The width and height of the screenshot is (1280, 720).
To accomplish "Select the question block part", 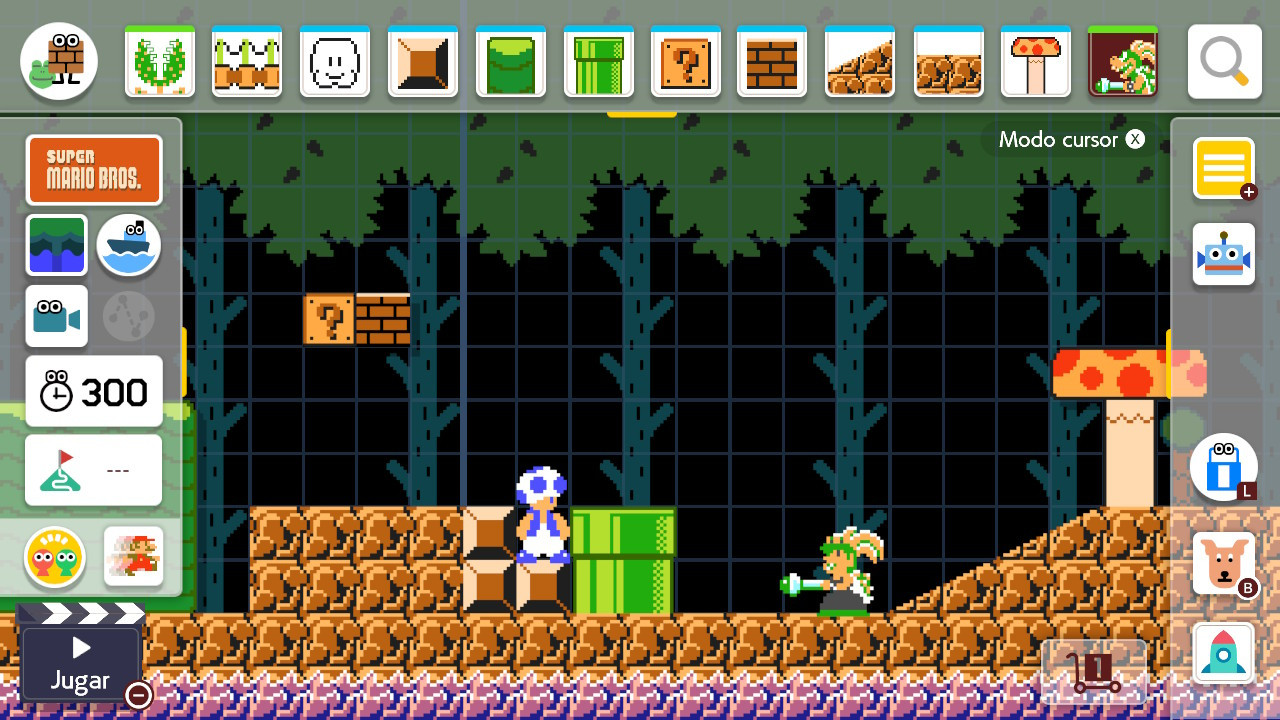I will click(x=686, y=61).
